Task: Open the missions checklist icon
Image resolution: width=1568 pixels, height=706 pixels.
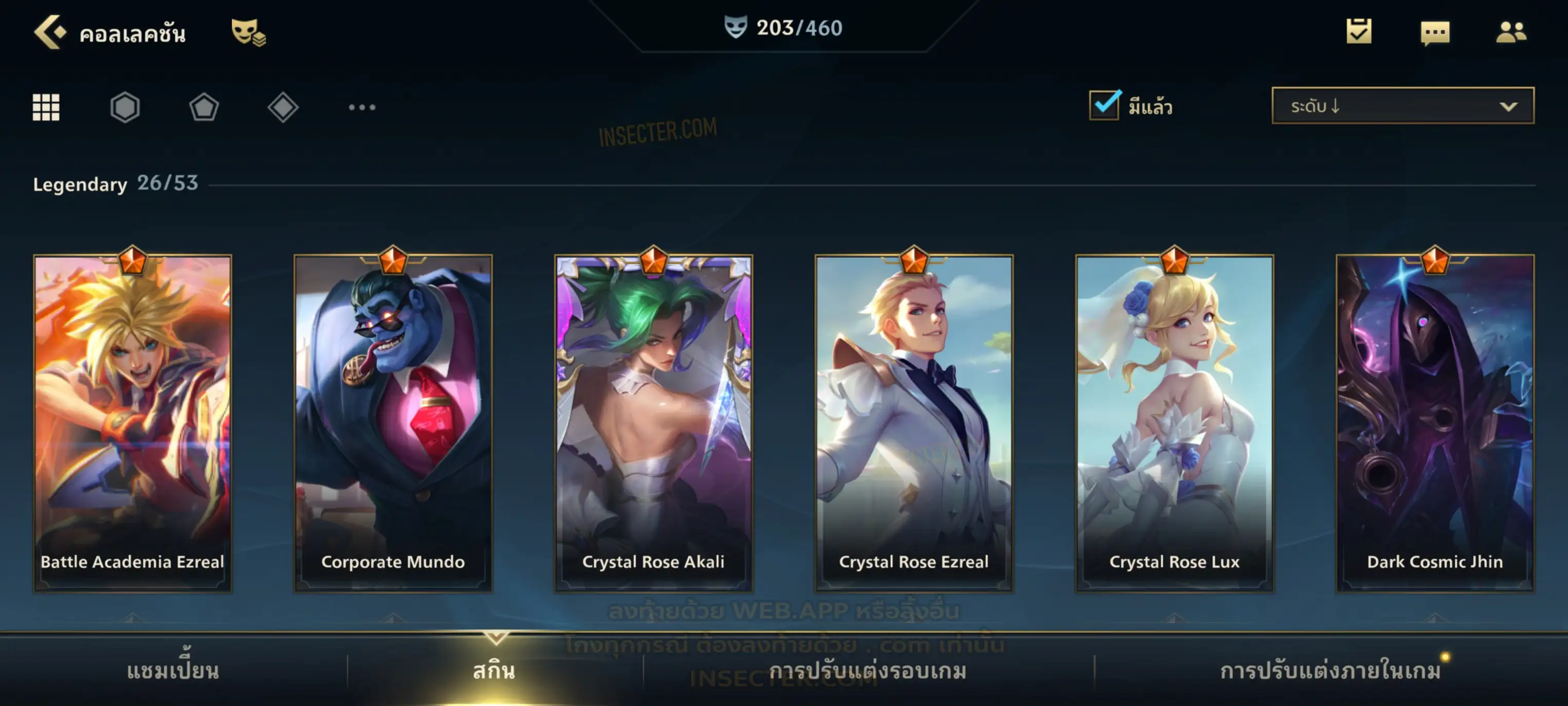Action: point(1358,32)
